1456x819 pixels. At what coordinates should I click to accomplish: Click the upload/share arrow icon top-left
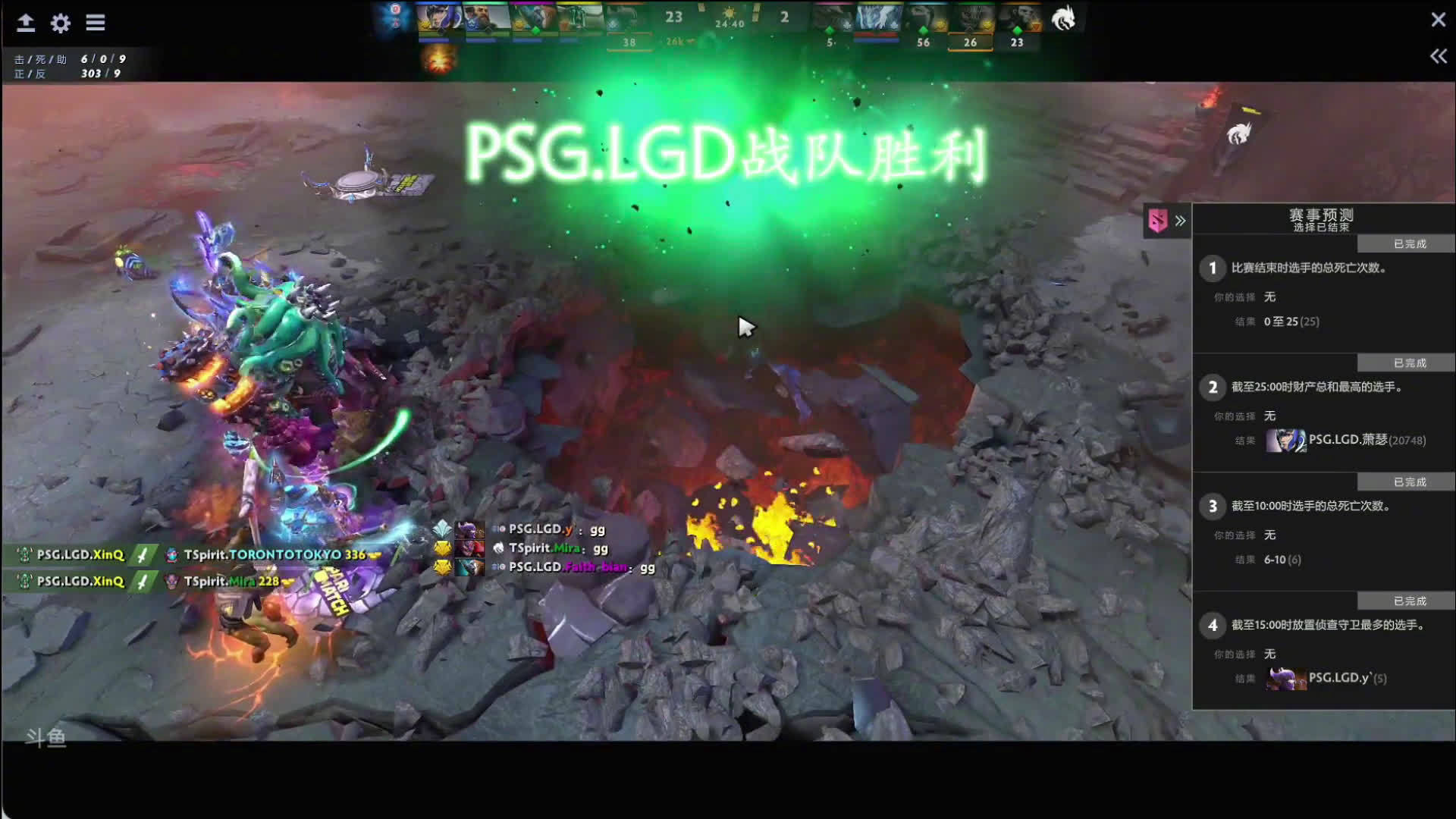click(x=25, y=22)
